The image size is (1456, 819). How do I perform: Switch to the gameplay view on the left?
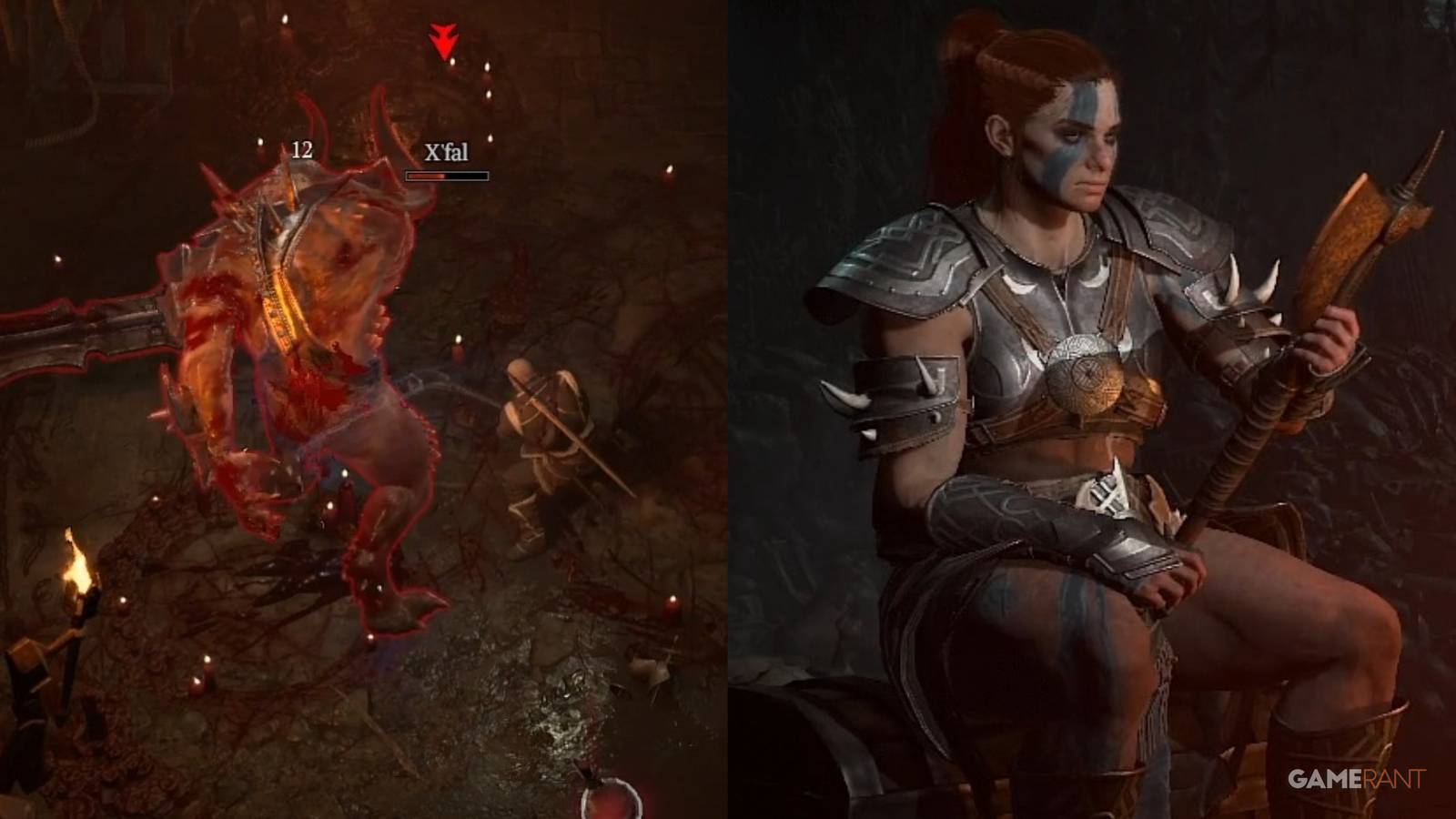click(x=364, y=409)
